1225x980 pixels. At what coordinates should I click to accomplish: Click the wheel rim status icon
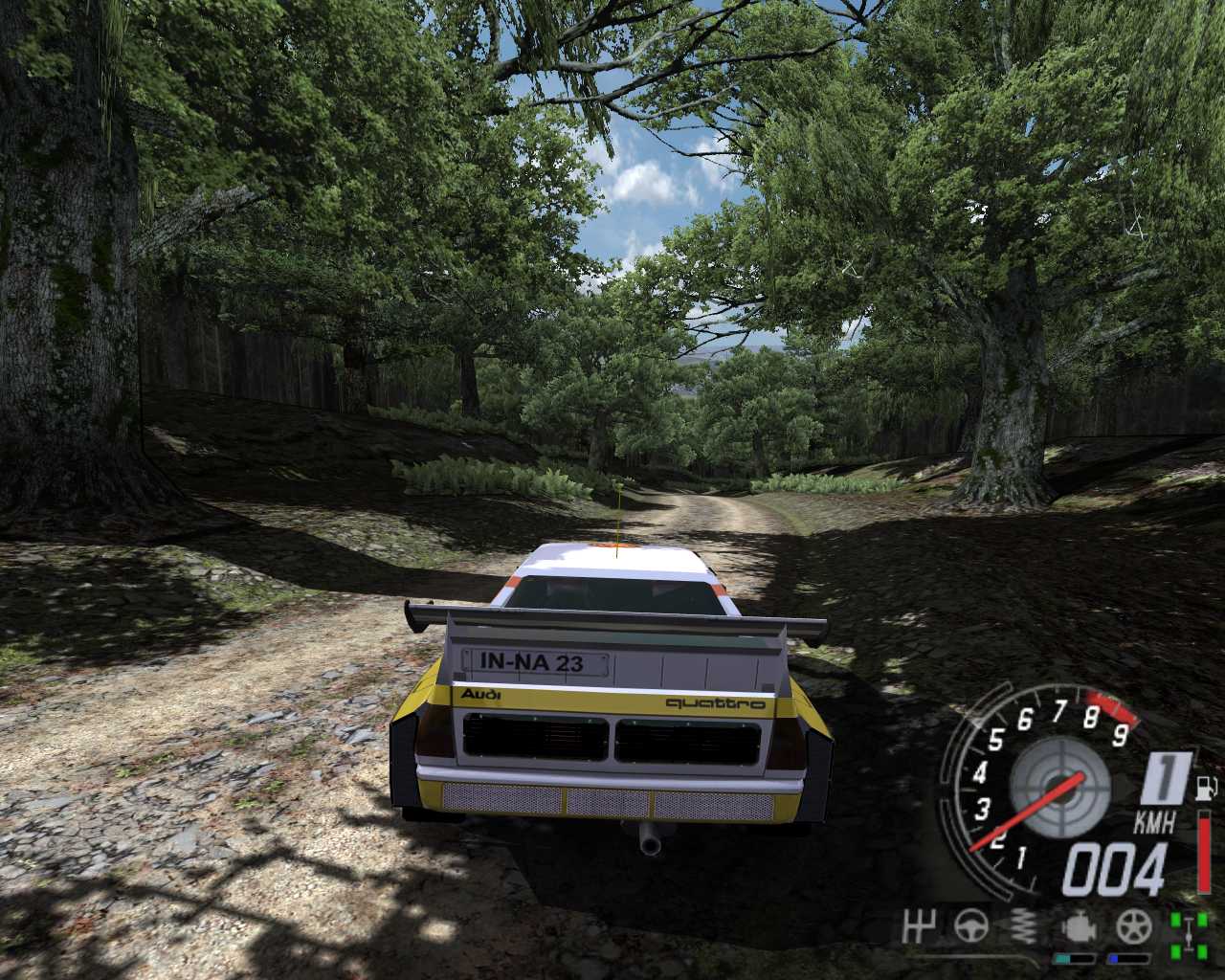coord(1133,925)
